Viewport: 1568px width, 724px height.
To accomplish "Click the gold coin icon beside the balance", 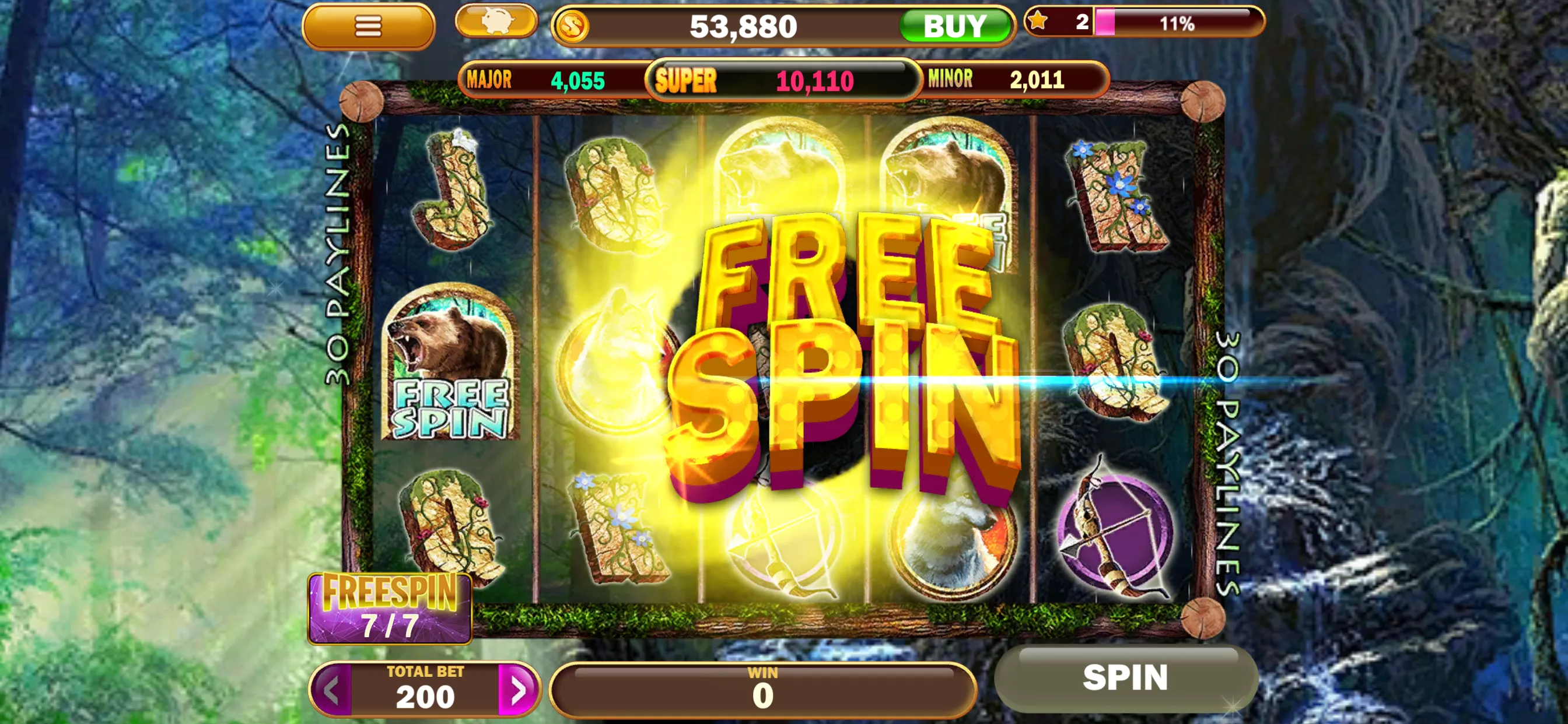I will pos(573,26).
